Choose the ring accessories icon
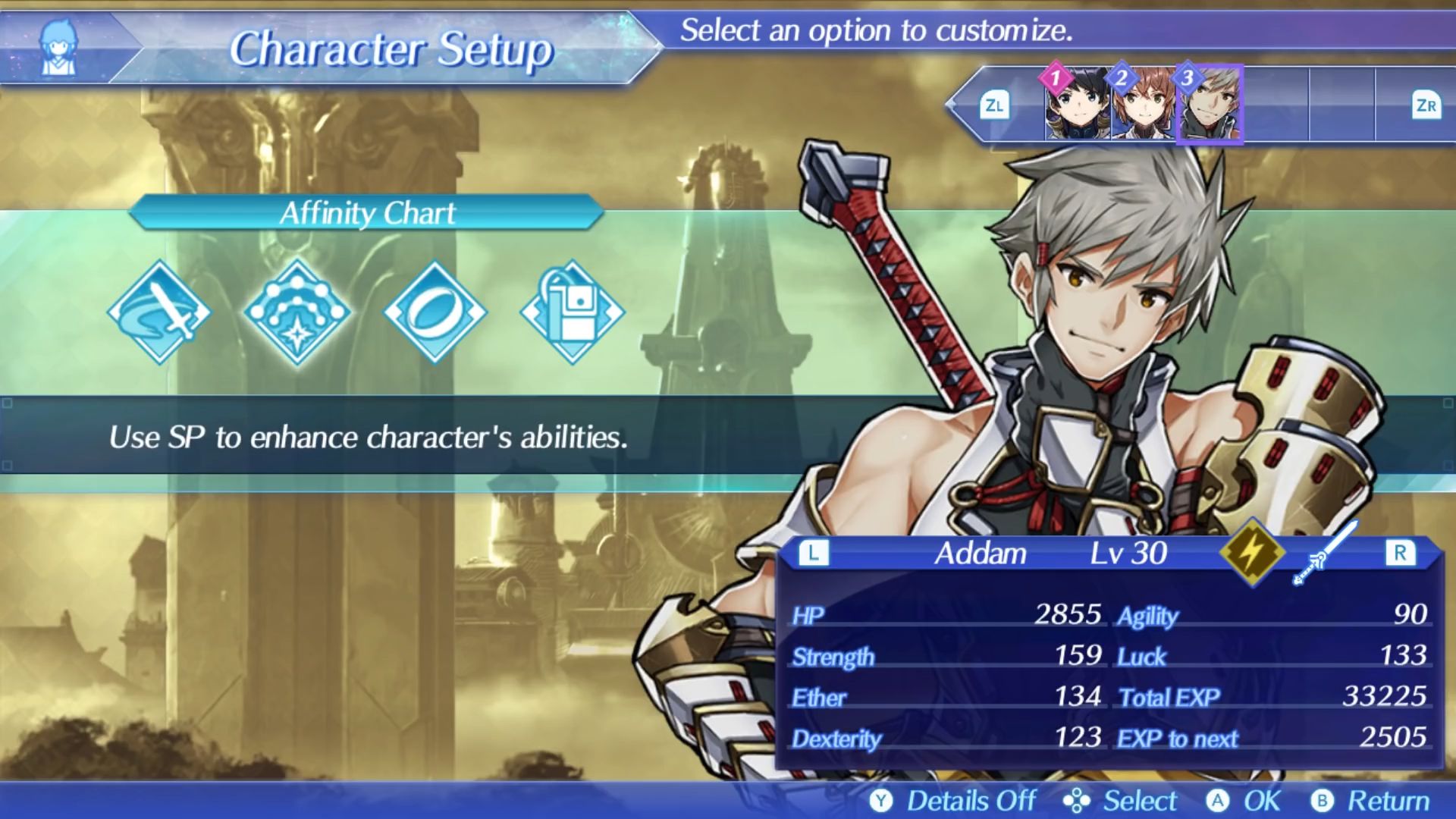This screenshot has width=1456, height=819. pyautogui.click(x=435, y=312)
